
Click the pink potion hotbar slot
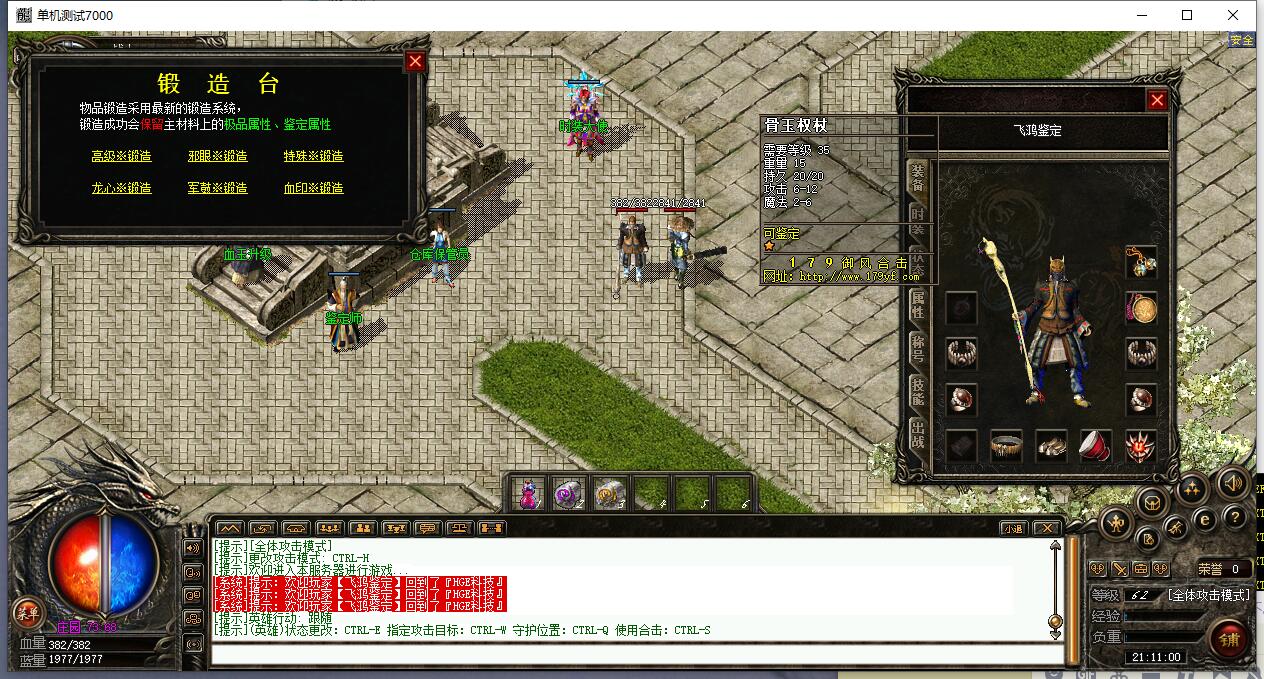click(529, 494)
